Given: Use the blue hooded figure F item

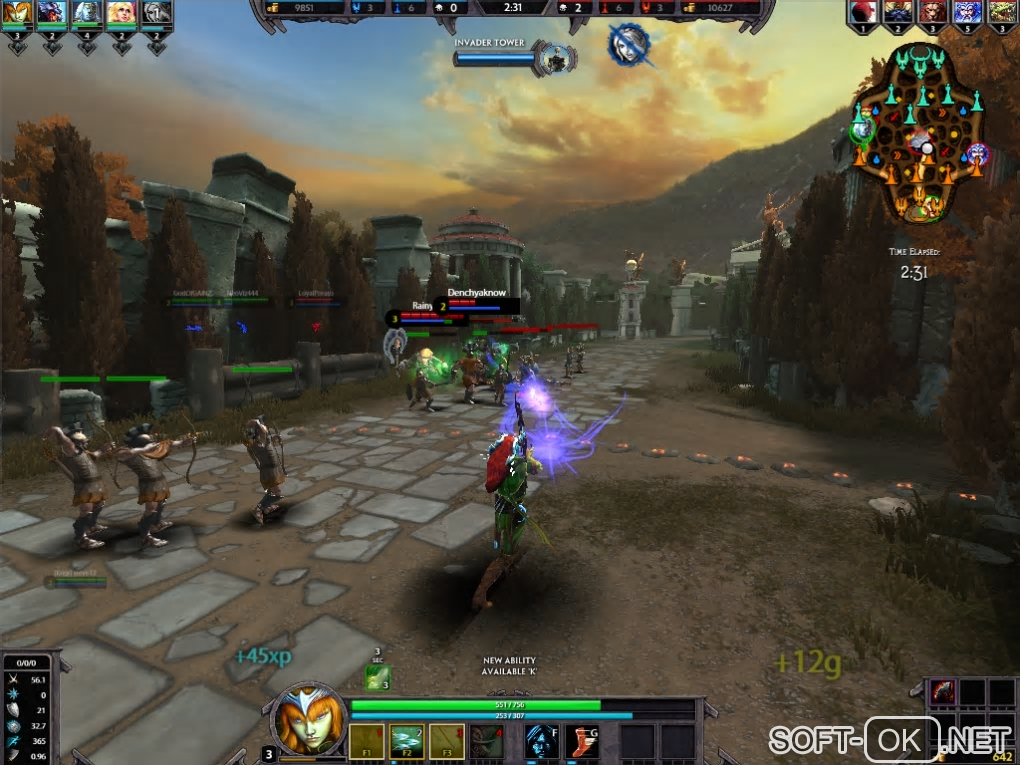Looking at the screenshot, I should coord(541,742).
